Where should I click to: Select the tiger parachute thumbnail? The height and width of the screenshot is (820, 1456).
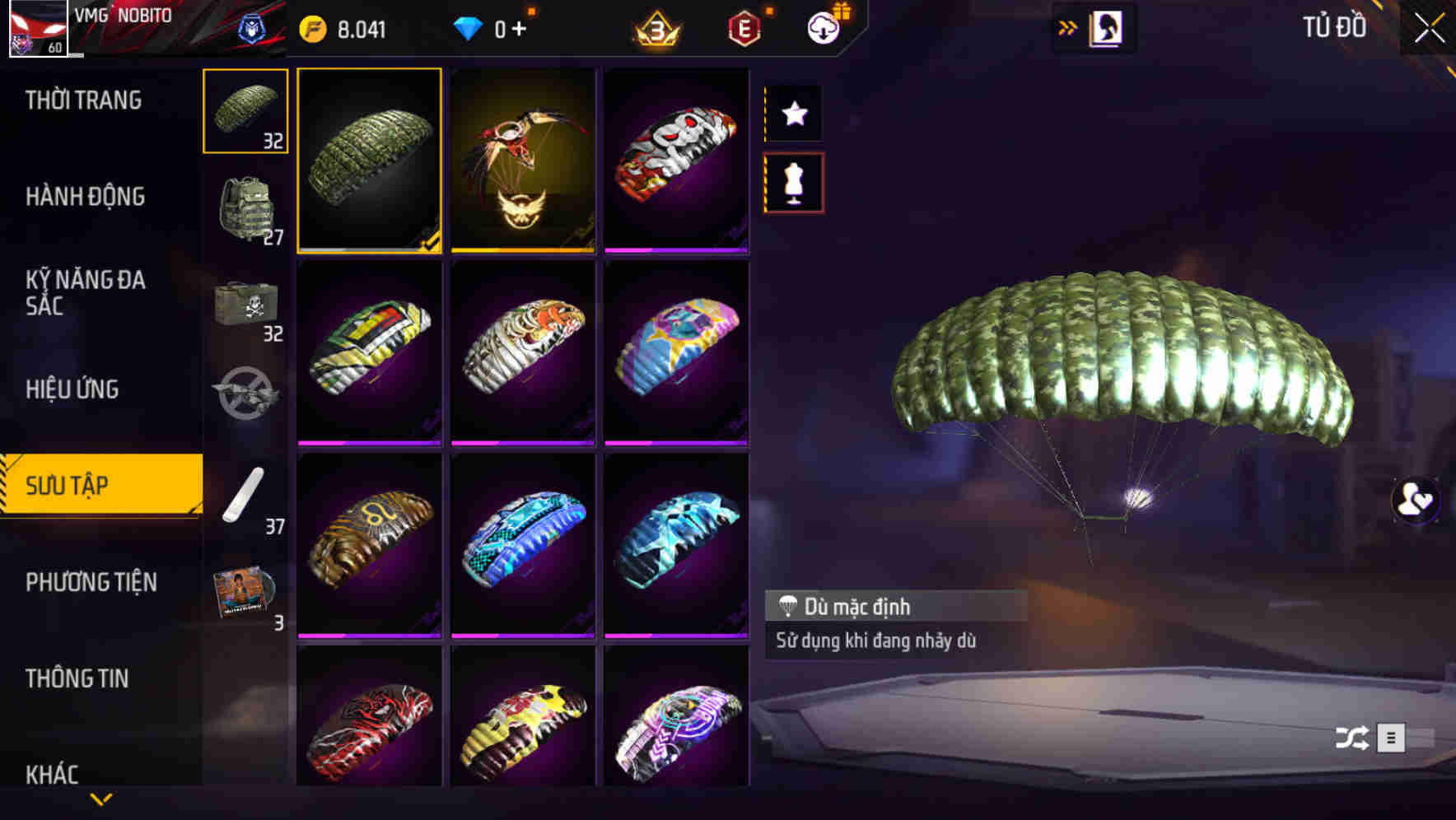(x=522, y=352)
